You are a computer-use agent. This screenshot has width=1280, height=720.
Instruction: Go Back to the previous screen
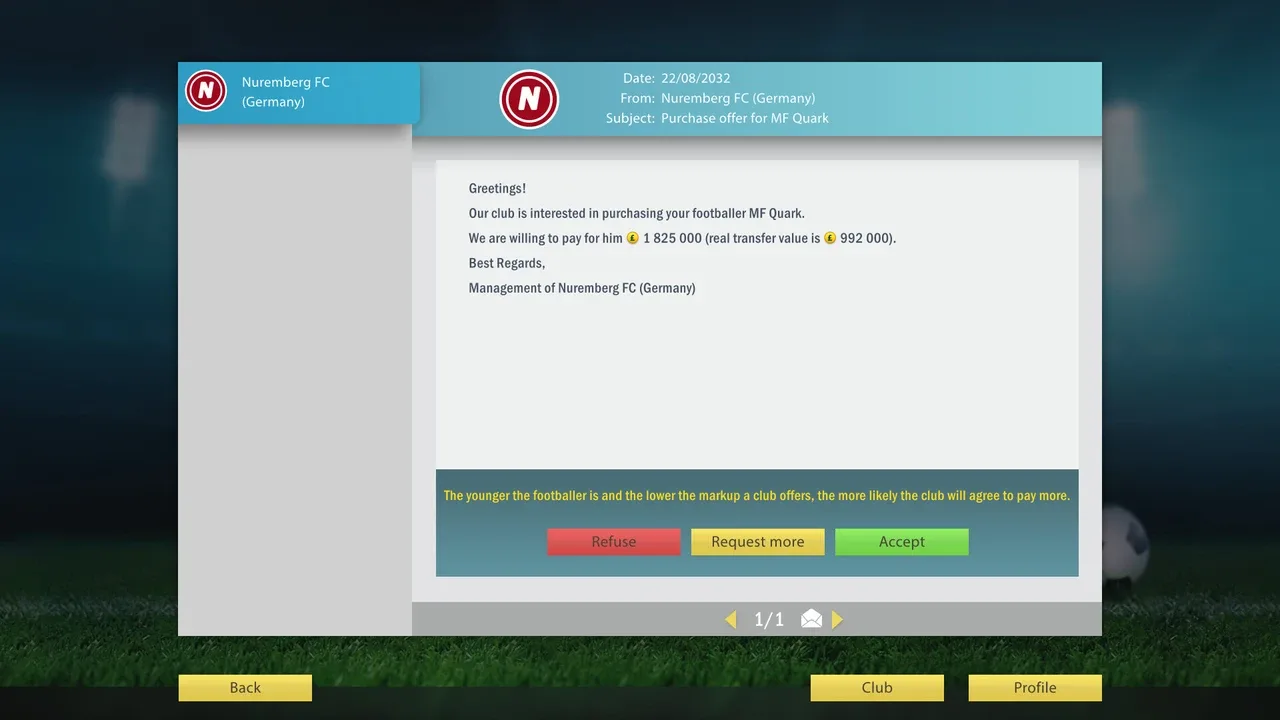point(245,688)
